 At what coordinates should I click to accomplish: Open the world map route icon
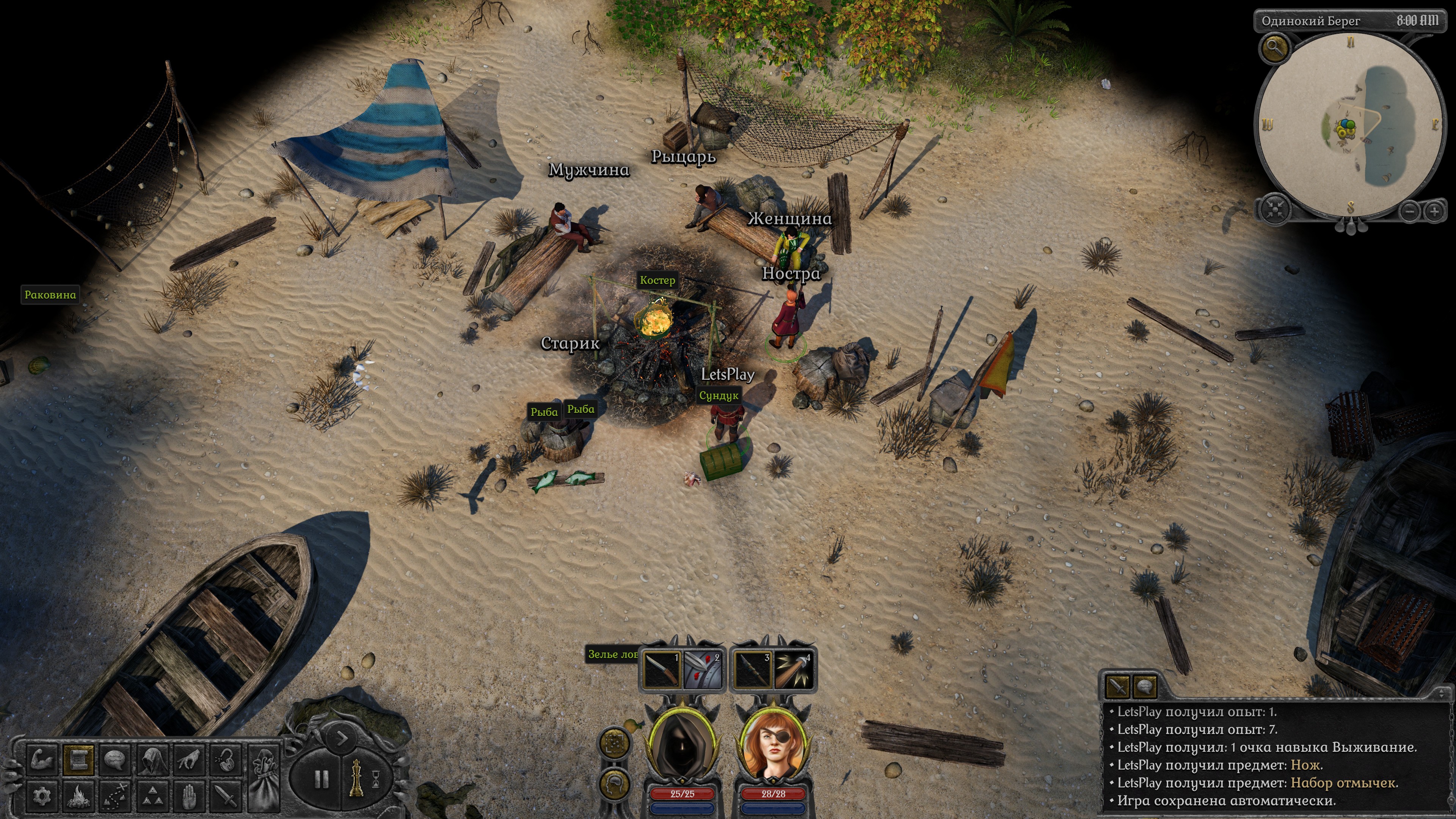coord(116,796)
